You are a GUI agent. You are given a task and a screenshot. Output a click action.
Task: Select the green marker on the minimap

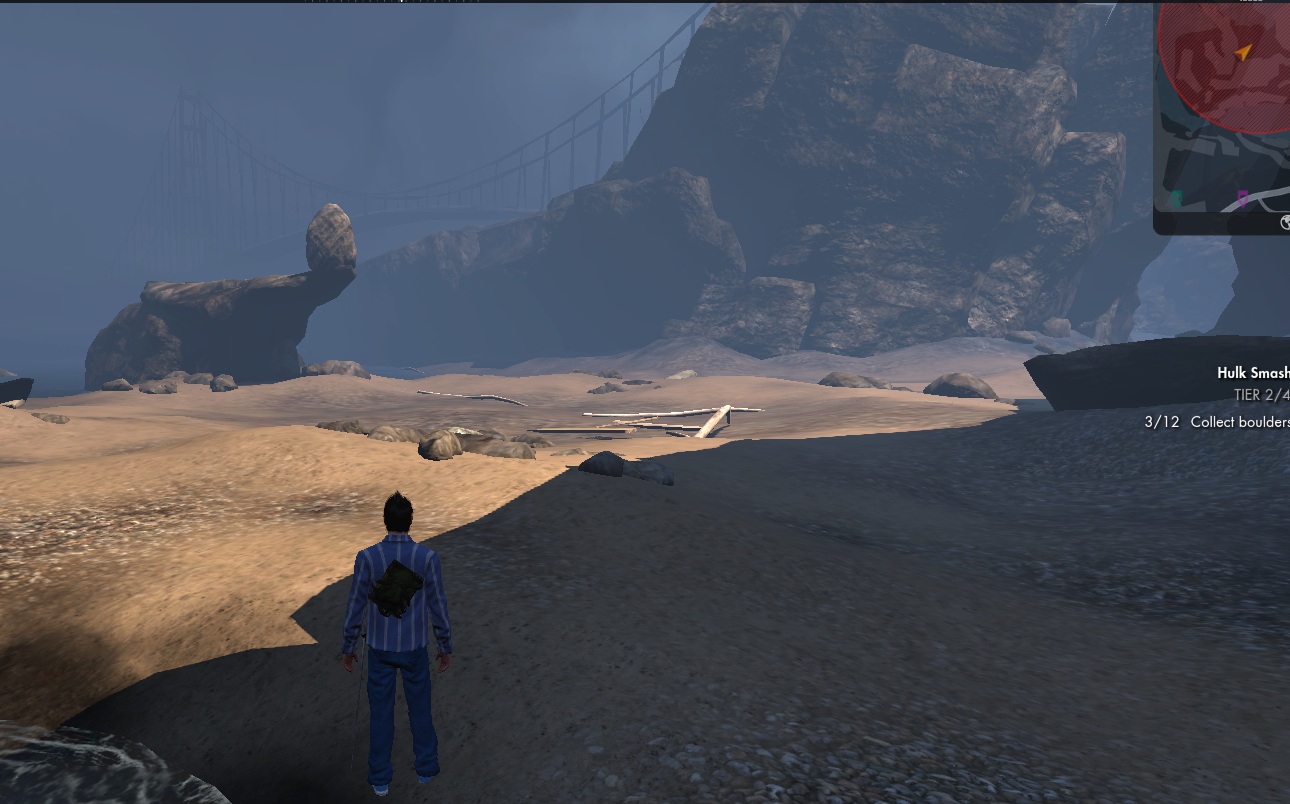pos(1176,199)
